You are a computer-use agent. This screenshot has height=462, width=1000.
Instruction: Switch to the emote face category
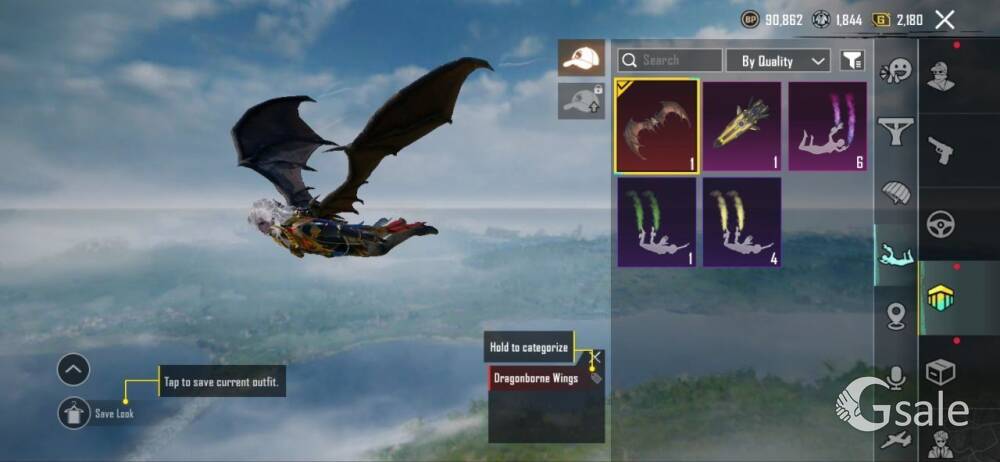tap(896, 71)
